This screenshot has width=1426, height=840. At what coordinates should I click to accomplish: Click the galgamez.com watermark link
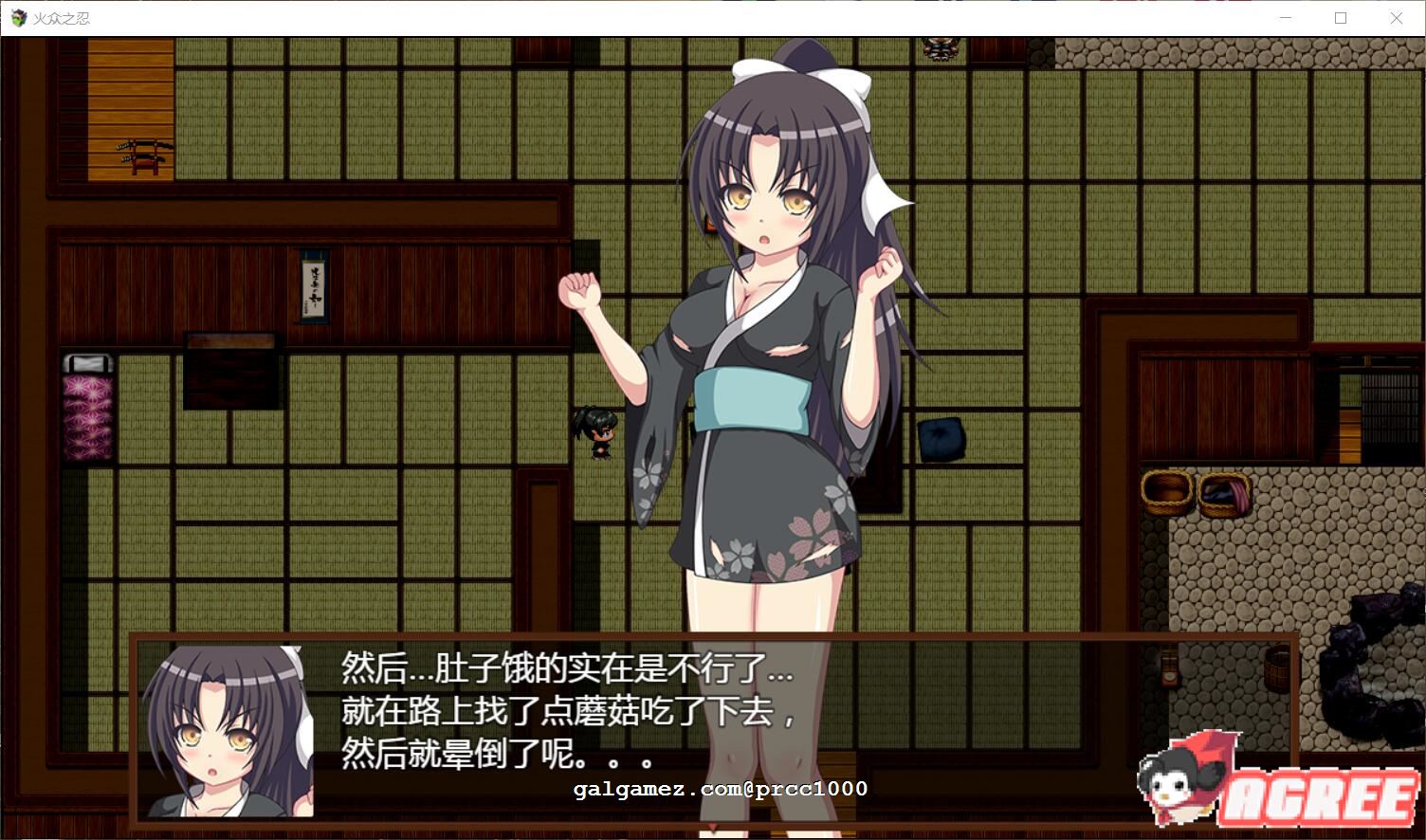pyautogui.click(x=719, y=789)
